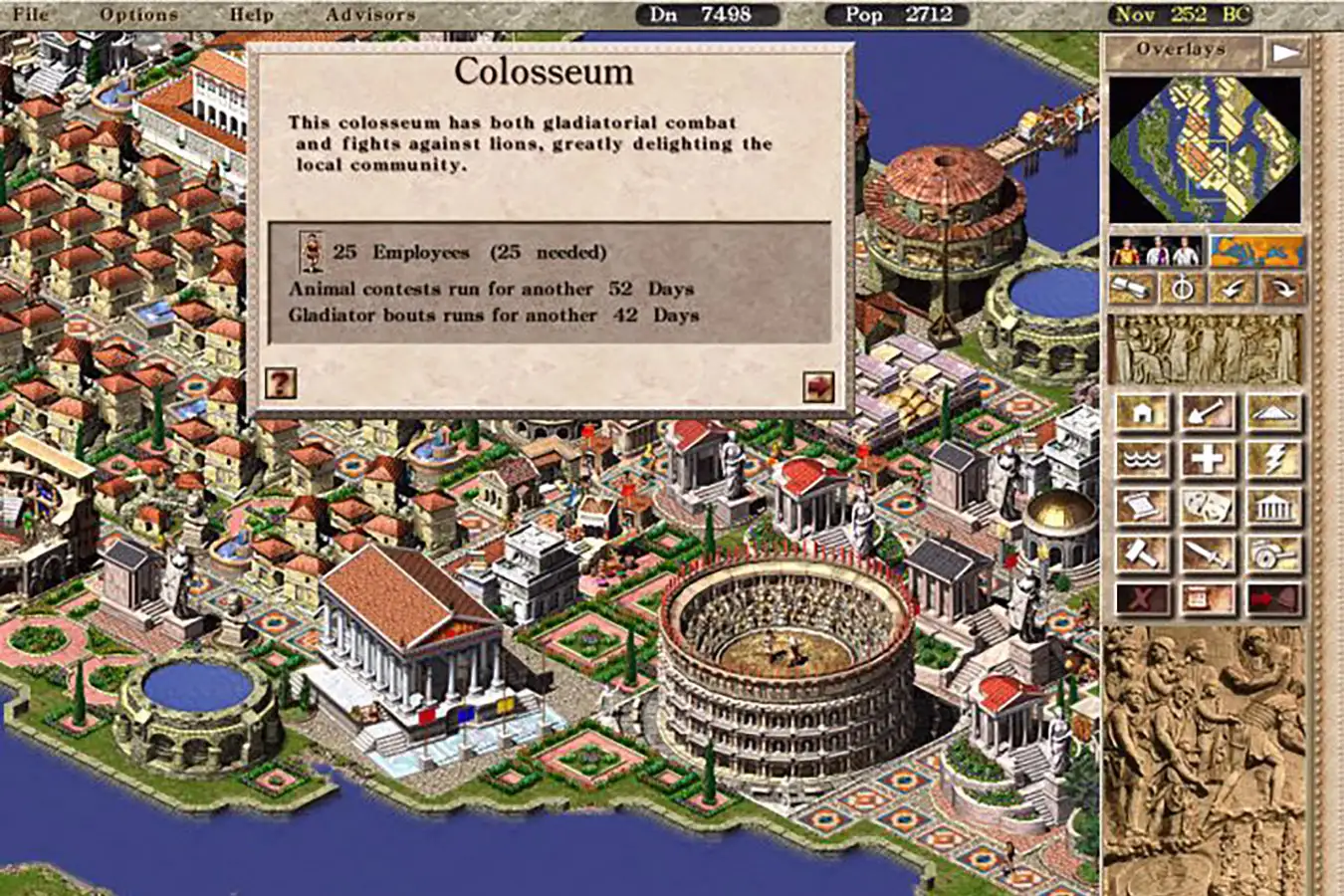Open the religion lightning bolt build menu
Screen dimensions: 1344x896
[x=1273, y=459]
